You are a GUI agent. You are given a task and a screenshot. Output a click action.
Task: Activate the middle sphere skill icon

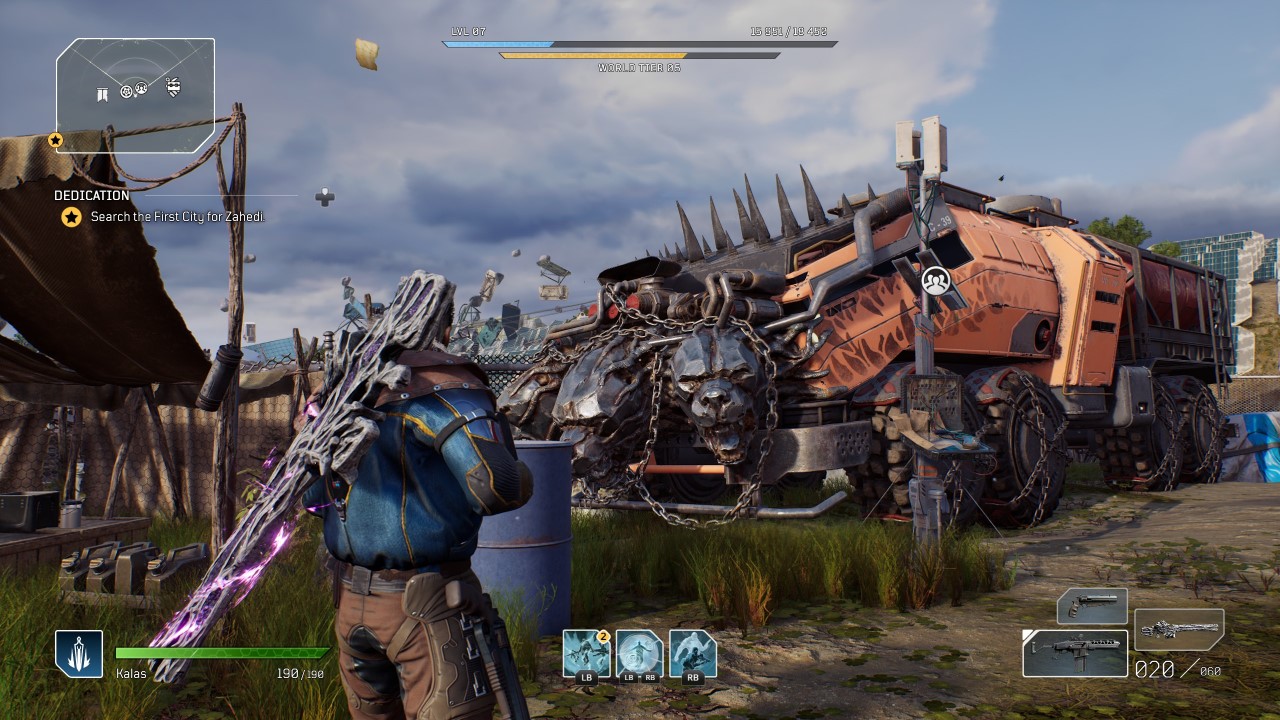pos(640,654)
